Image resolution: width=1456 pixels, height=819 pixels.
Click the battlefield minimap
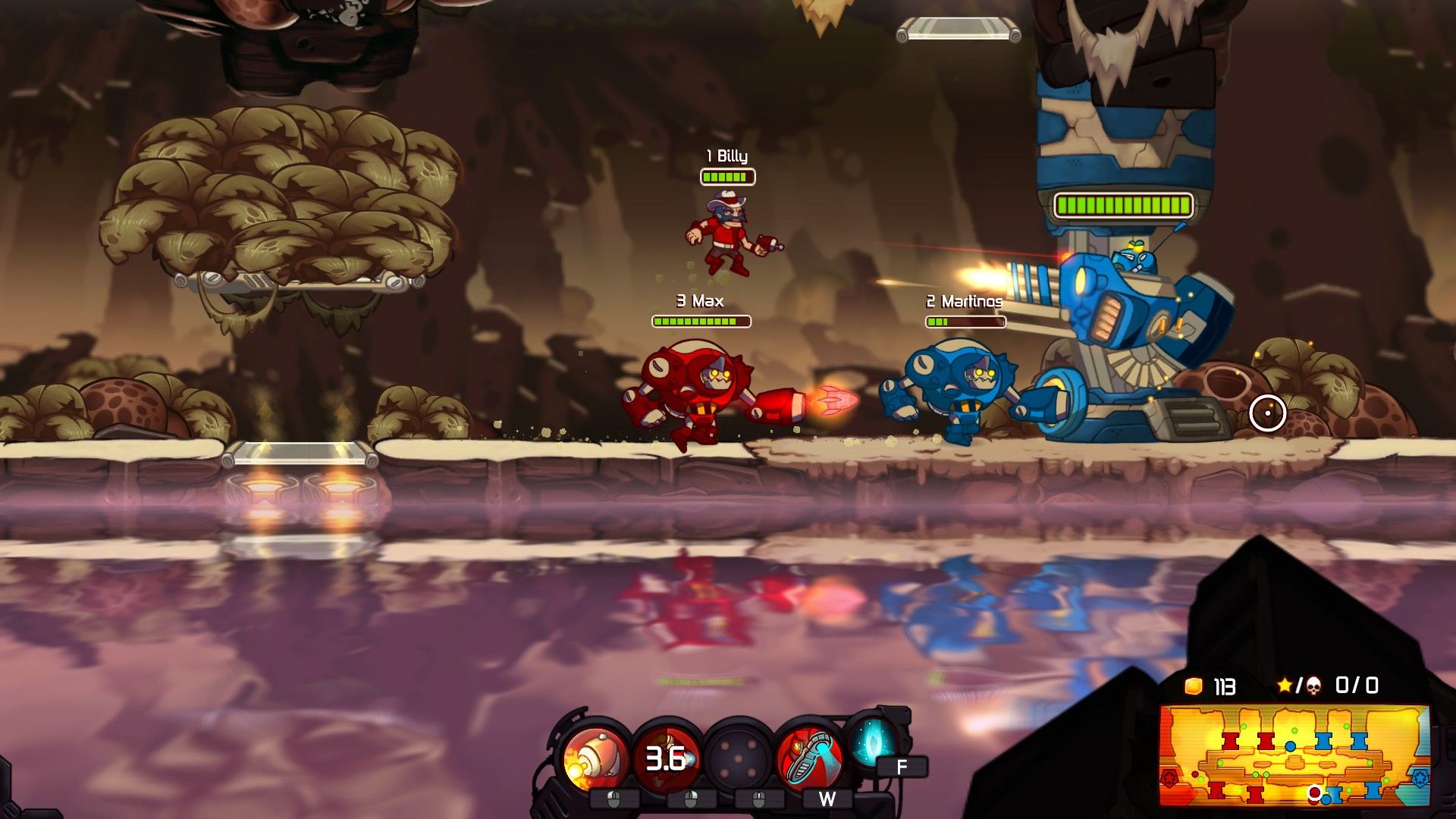point(1294,755)
